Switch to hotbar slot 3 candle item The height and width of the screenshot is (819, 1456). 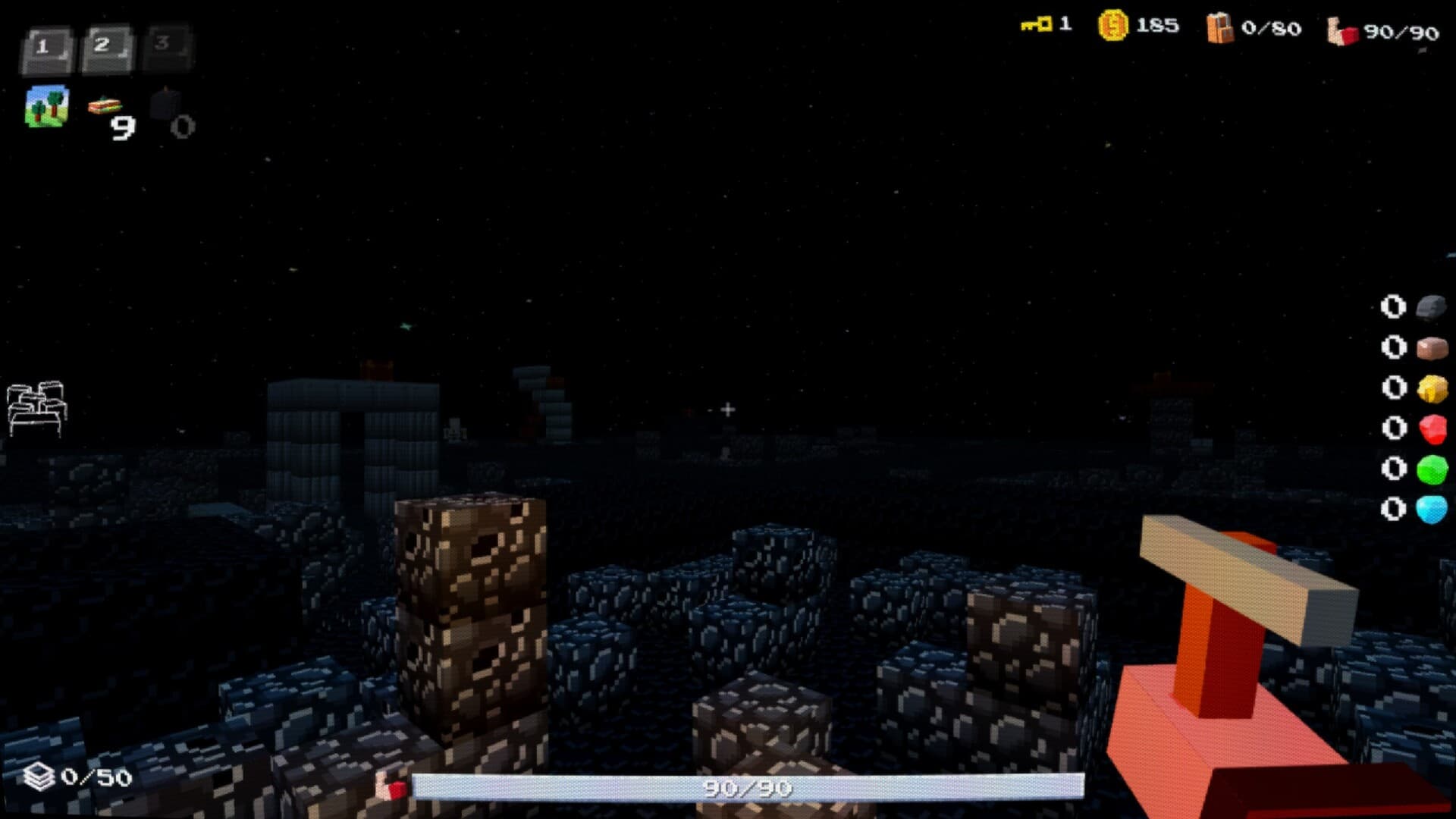(x=165, y=106)
